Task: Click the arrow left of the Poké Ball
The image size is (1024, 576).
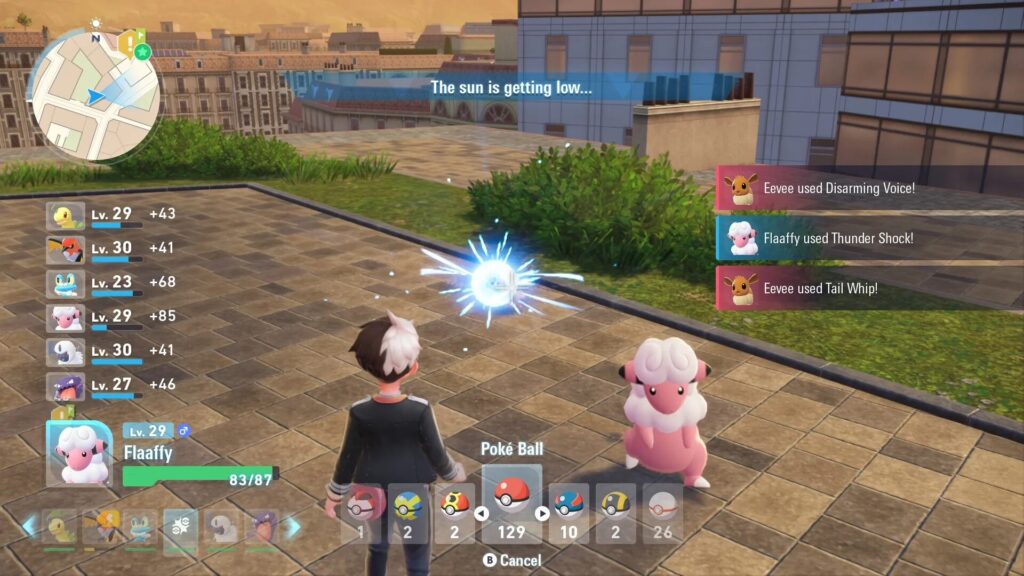Action: pos(481,514)
